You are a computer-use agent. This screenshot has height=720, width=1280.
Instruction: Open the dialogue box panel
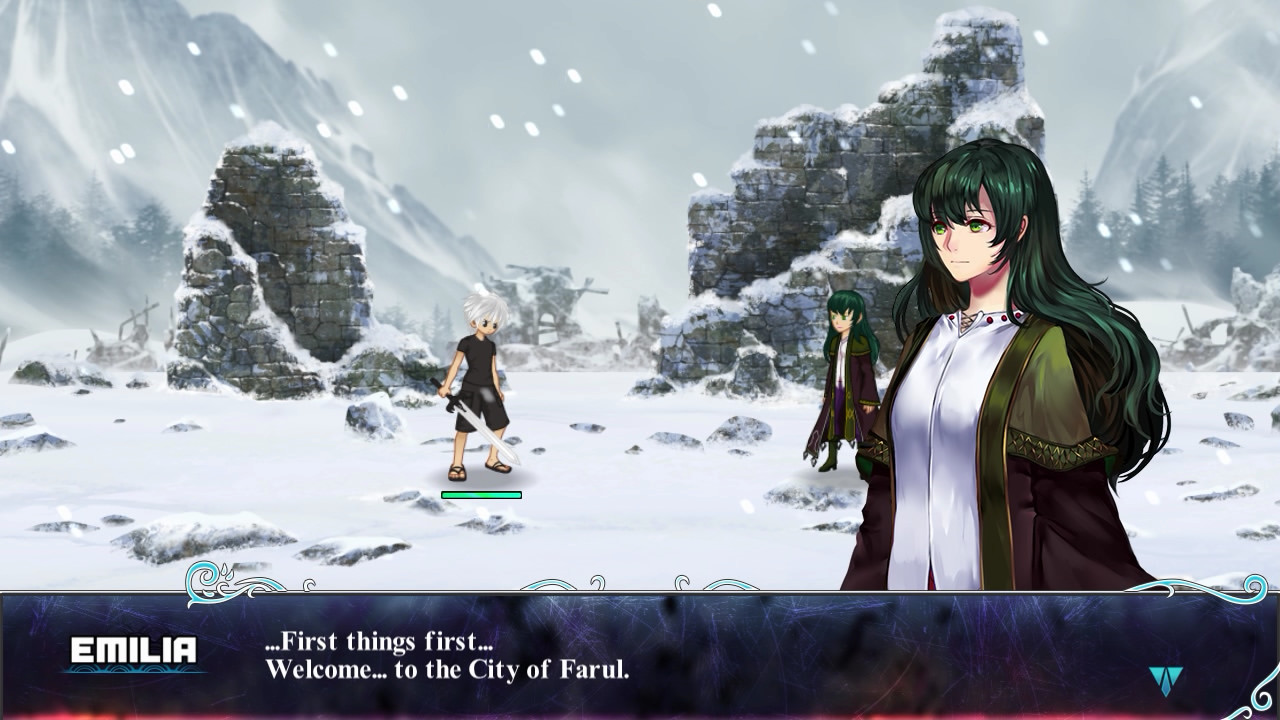pos(640,655)
